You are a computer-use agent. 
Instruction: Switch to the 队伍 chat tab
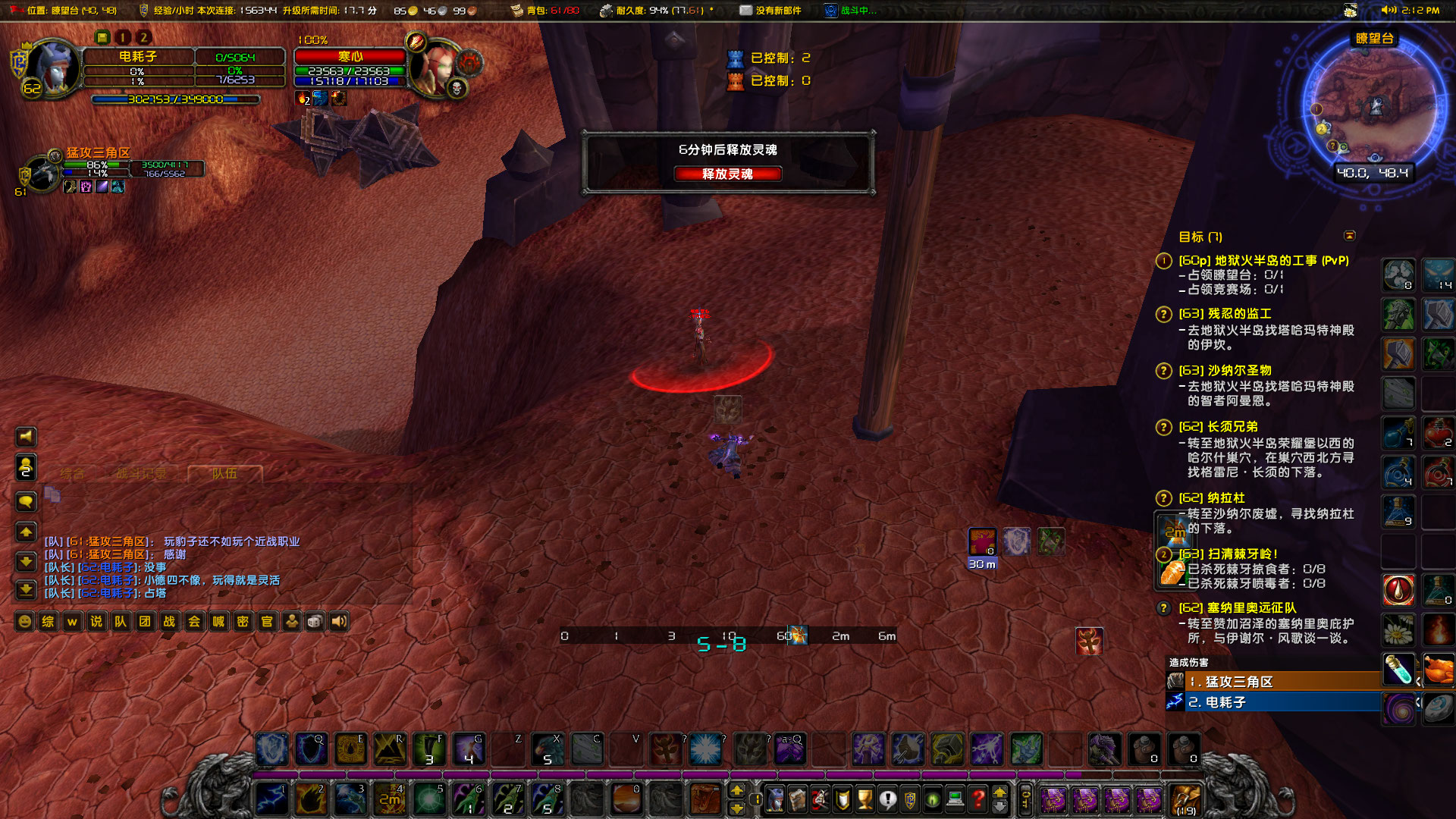(224, 472)
